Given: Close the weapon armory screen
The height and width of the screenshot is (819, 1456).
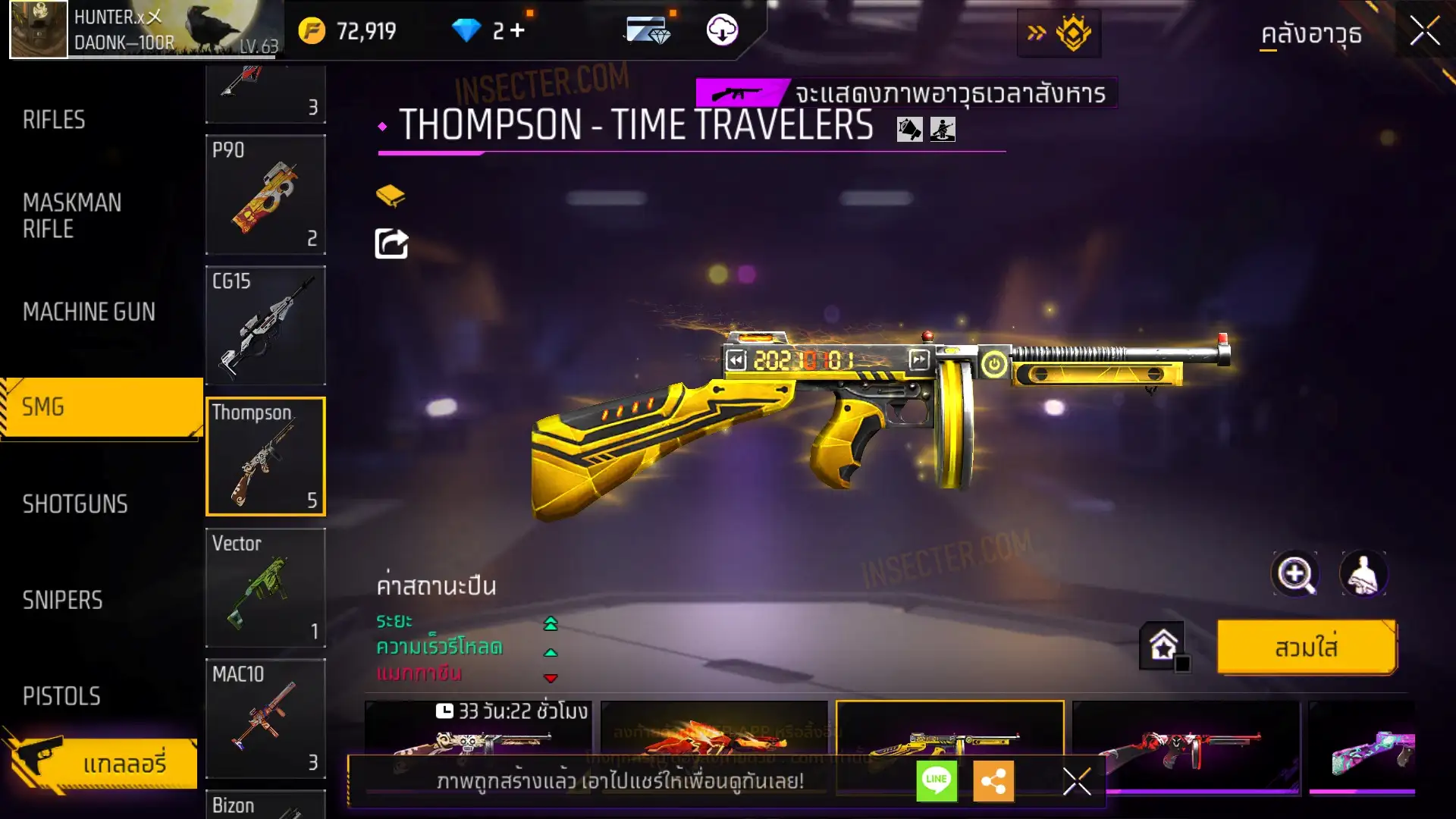Looking at the screenshot, I should tap(1424, 32).
